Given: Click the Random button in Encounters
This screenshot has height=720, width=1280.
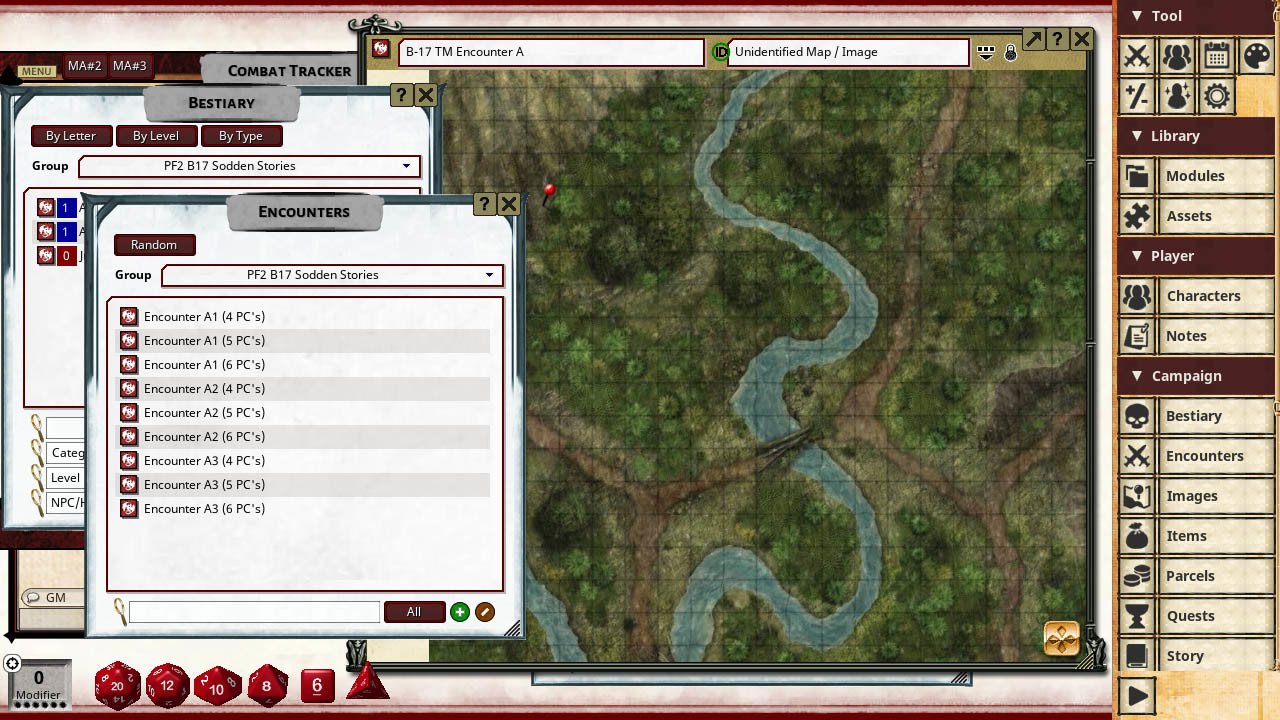Looking at the screenshot, I should 154,245.
